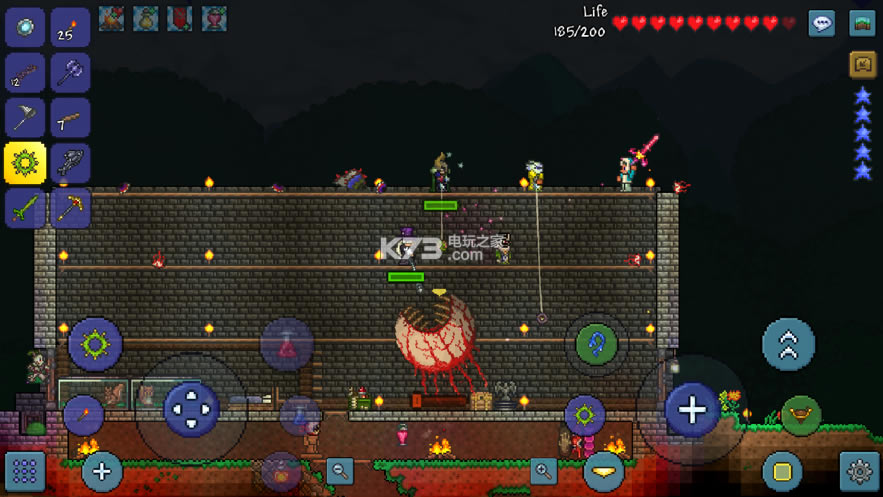The width and height of the screenshot is (883, 497).
Task: Choose the grey fish item slot
Action: (70, 163)
